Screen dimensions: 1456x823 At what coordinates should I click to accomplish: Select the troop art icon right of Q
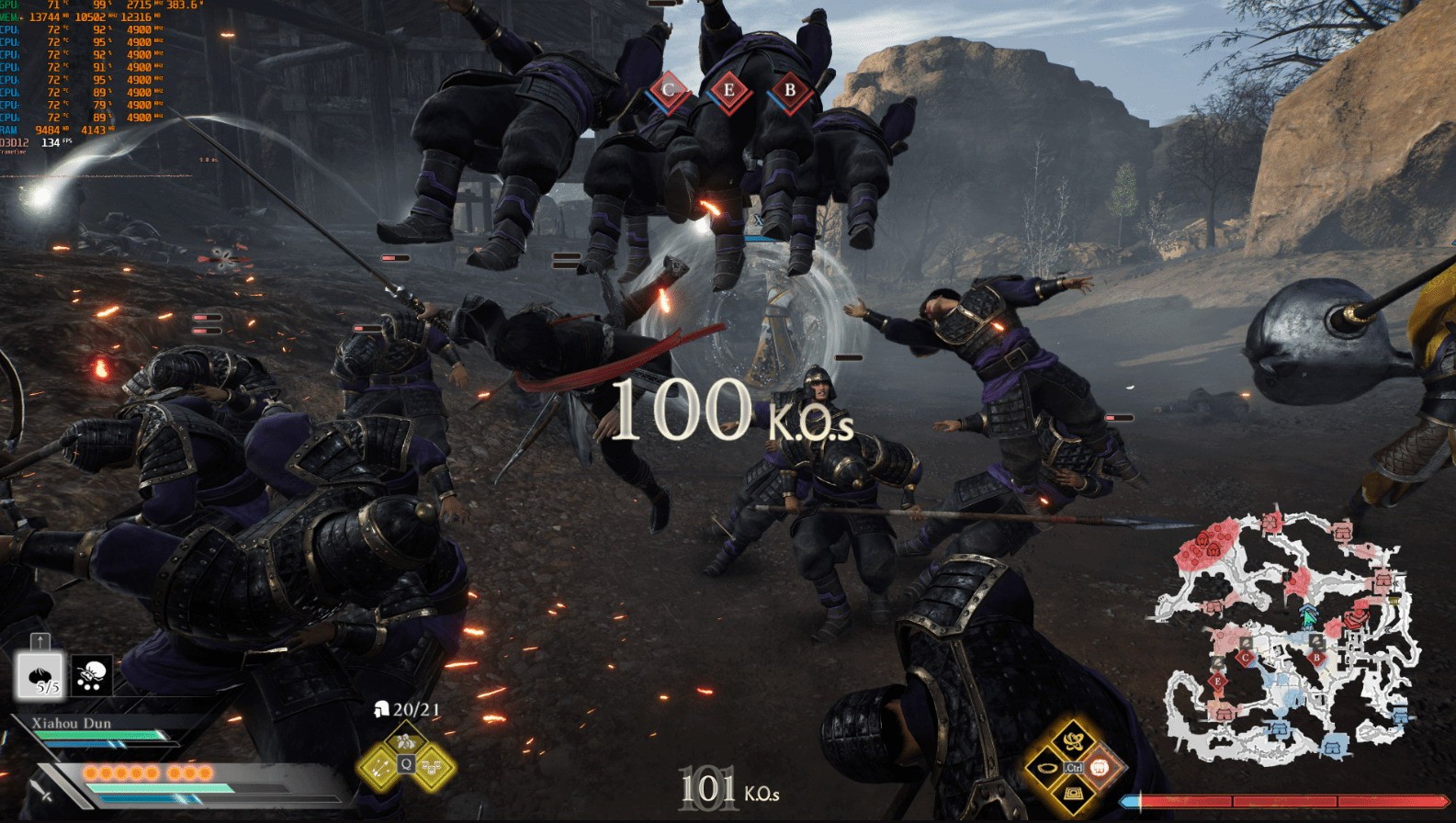click(x=432, y=766)
